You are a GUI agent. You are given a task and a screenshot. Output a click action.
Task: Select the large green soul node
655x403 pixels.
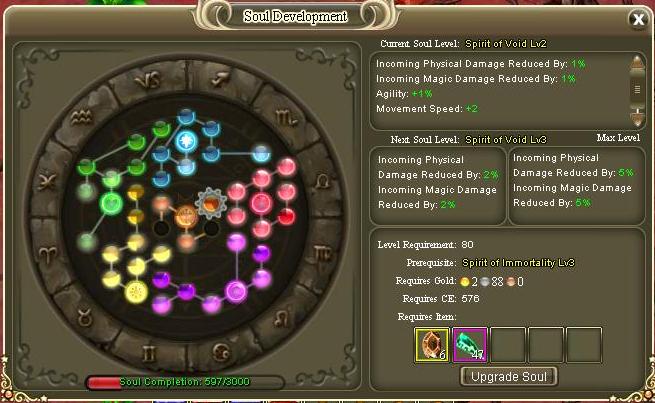[x=112, y=203]
